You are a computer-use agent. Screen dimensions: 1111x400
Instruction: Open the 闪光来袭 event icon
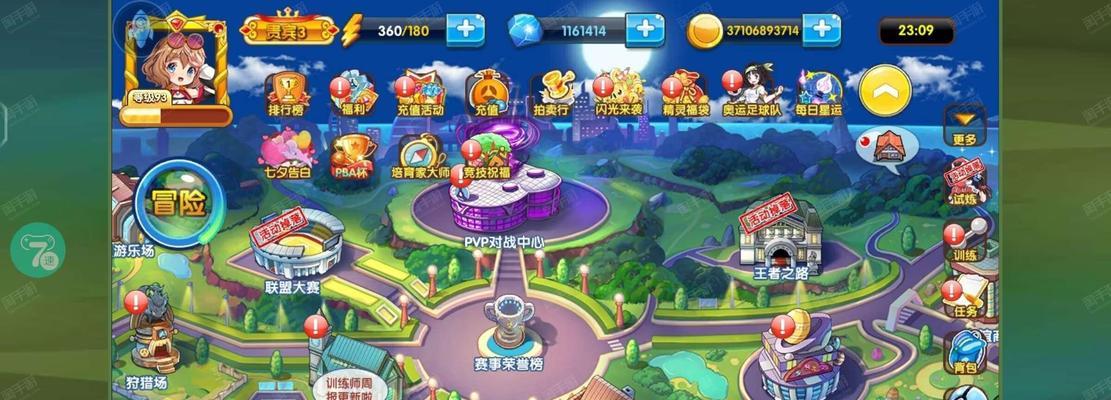pyautogui.click(x=618, y=90)
